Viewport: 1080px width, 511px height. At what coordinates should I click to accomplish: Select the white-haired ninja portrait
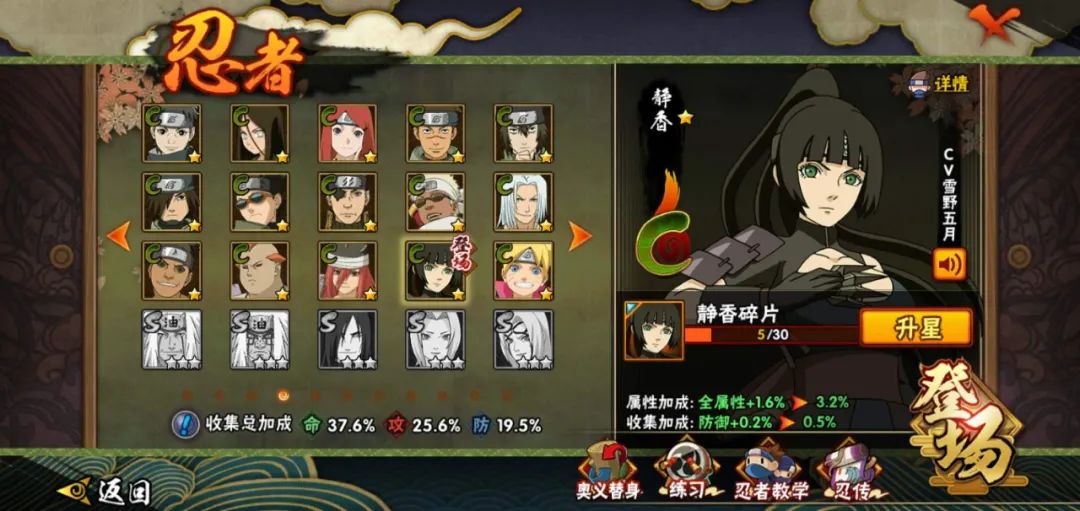pyautogui.click(x=523, y=202)
